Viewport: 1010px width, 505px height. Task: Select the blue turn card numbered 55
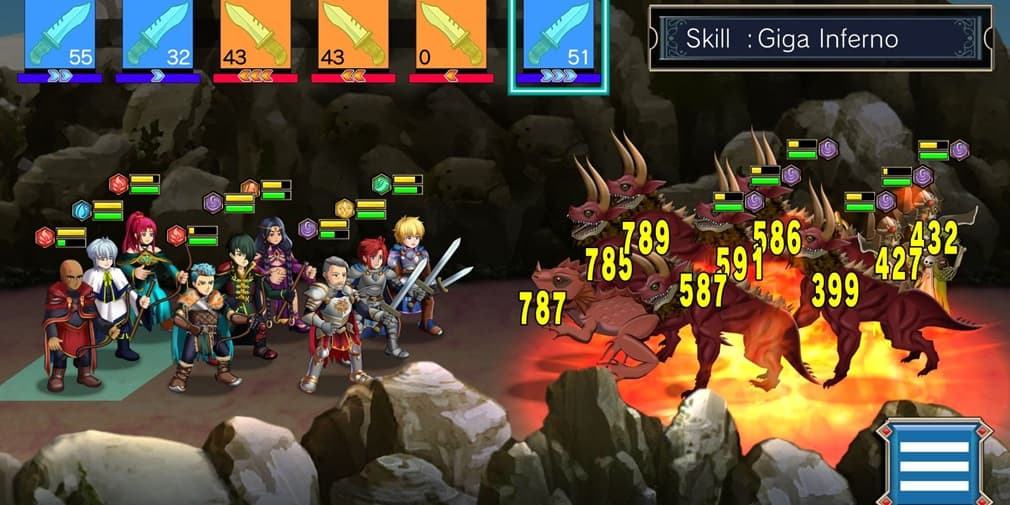click(59, 34)
